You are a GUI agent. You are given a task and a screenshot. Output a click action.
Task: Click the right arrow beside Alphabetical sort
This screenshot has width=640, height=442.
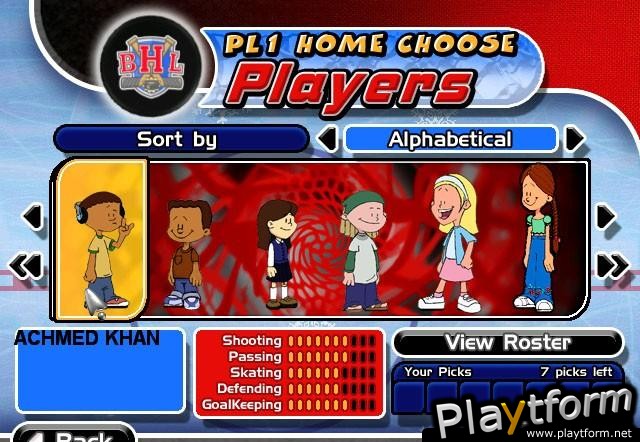[x=574, y=139]
